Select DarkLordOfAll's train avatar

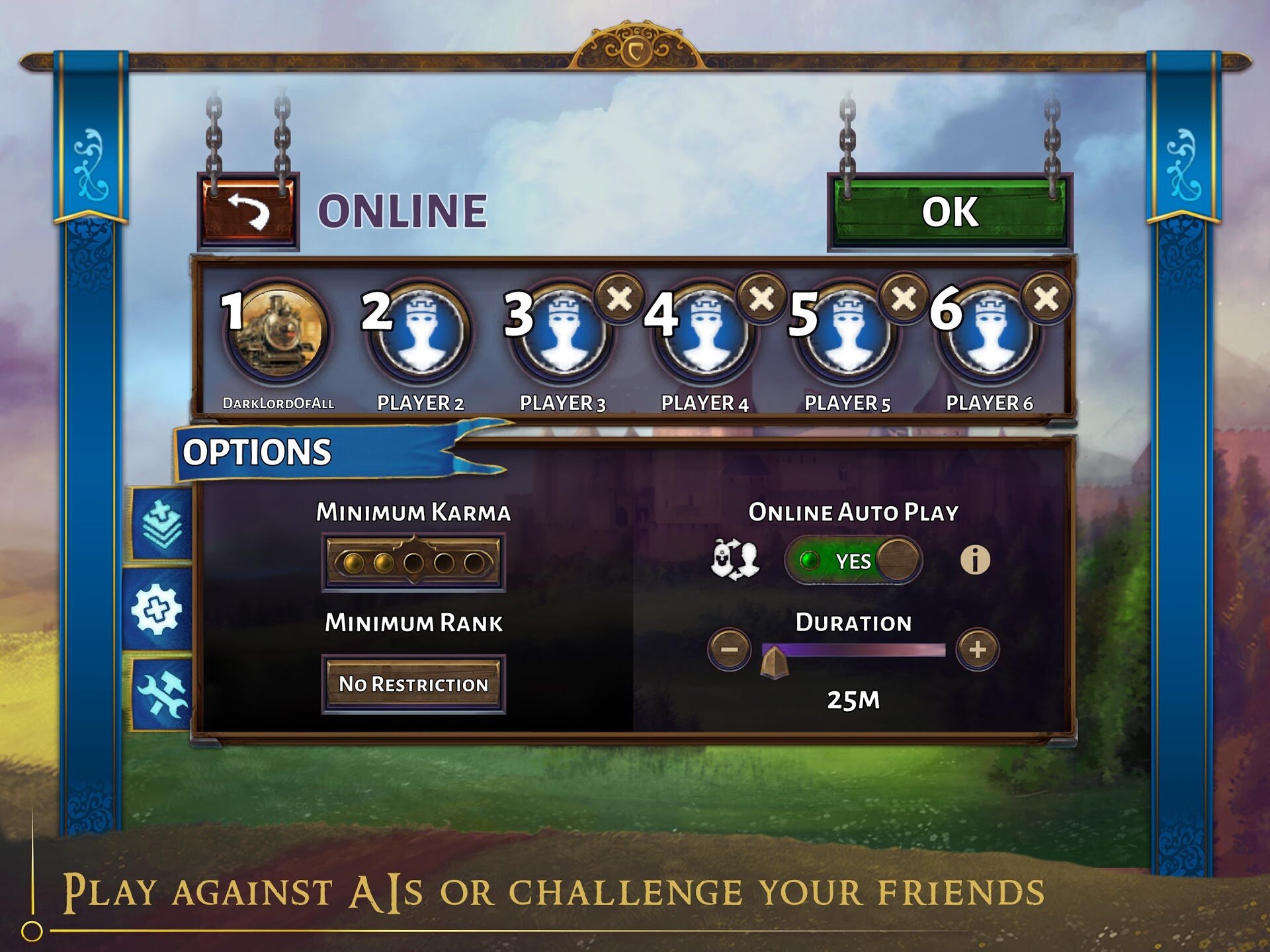[x=278, y=331]
